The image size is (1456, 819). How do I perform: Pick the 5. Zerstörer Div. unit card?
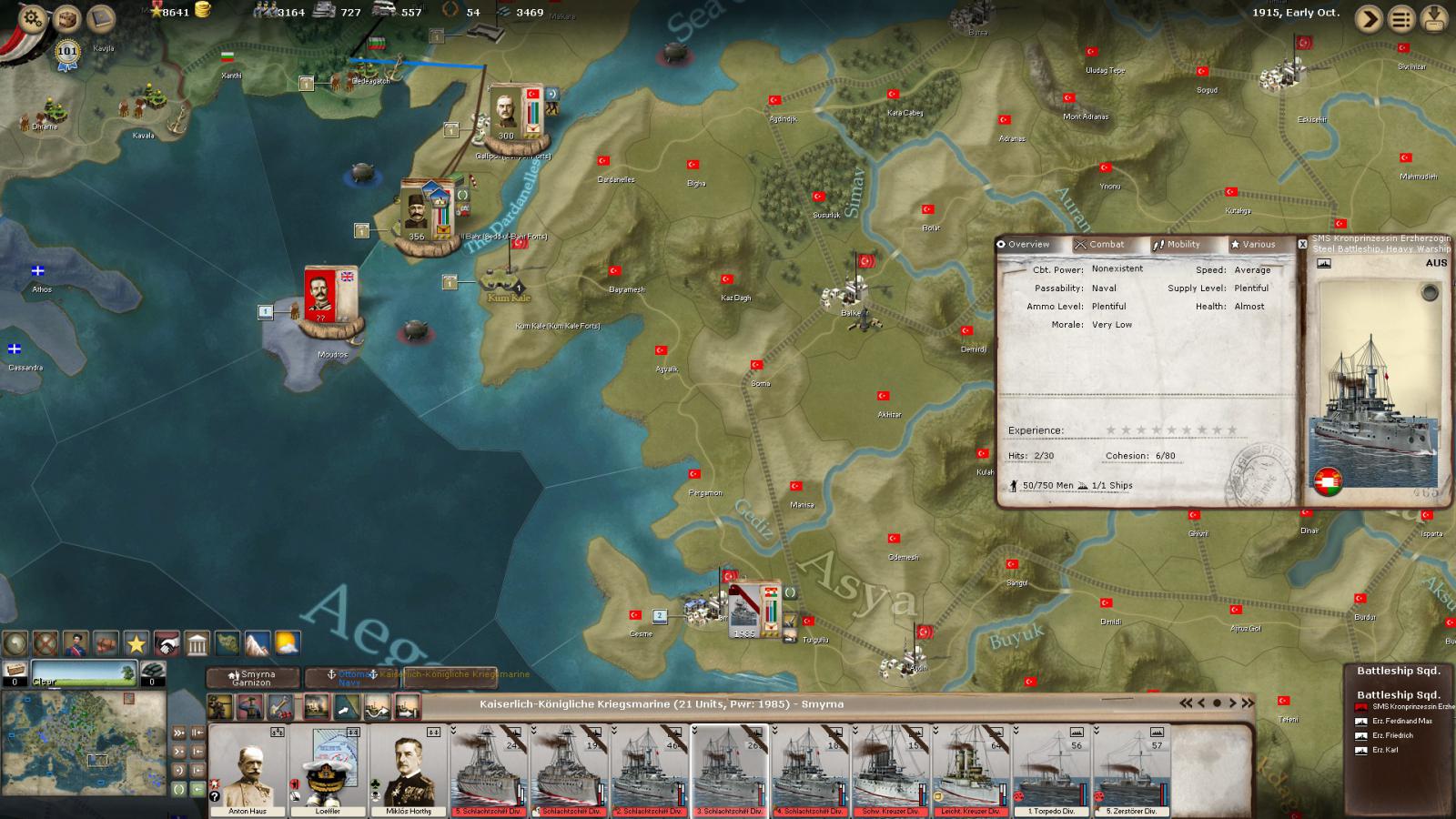tap(1131, 770)
